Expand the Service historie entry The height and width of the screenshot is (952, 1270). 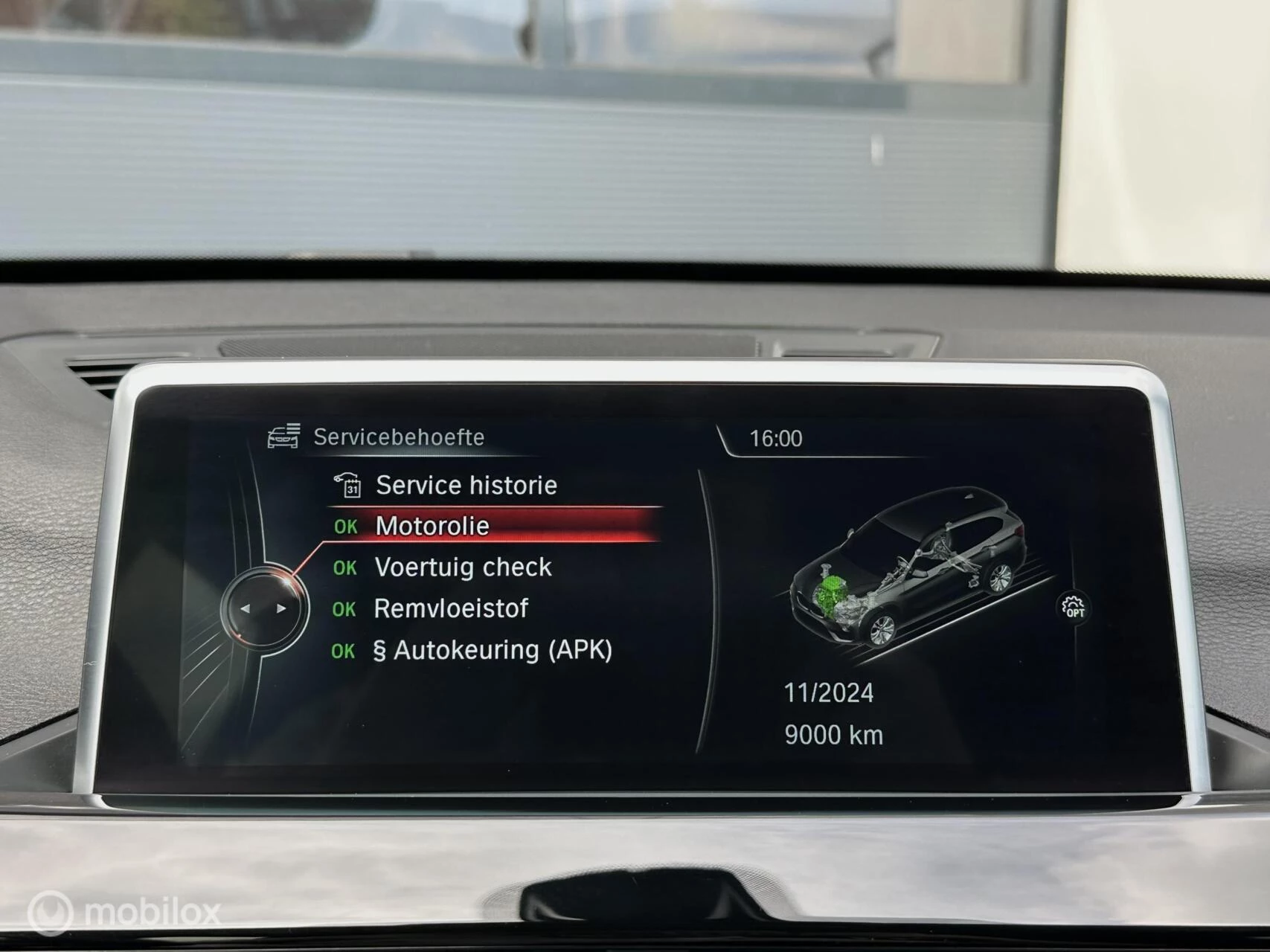[x=466, y=485]
